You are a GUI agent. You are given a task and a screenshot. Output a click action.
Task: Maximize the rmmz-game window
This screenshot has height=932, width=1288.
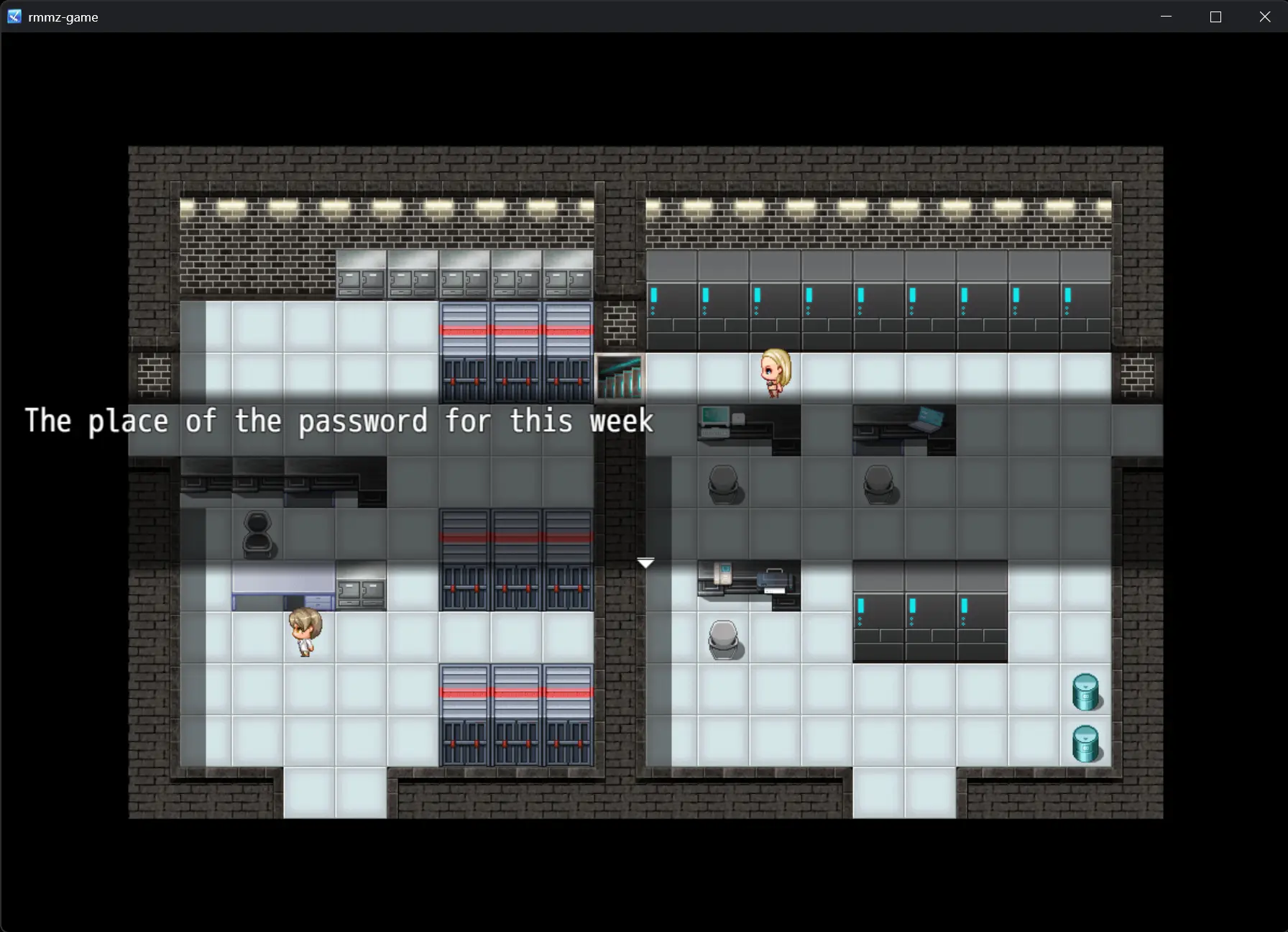coord(1215,17)
